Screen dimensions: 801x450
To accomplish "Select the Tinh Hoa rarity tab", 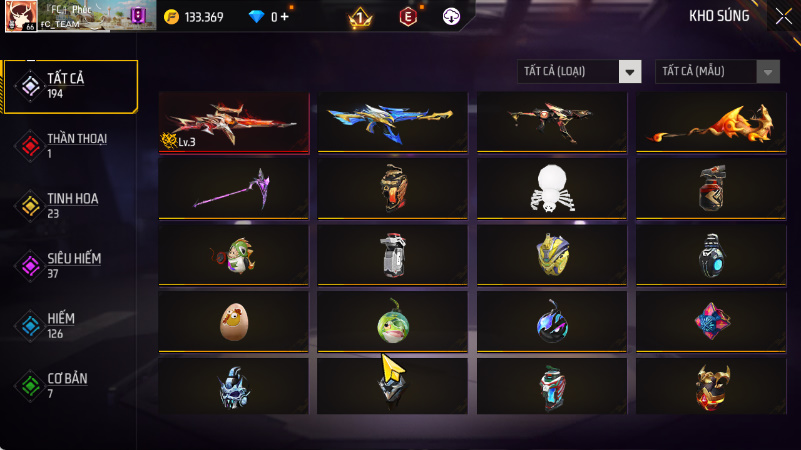I will click(70, 205).
